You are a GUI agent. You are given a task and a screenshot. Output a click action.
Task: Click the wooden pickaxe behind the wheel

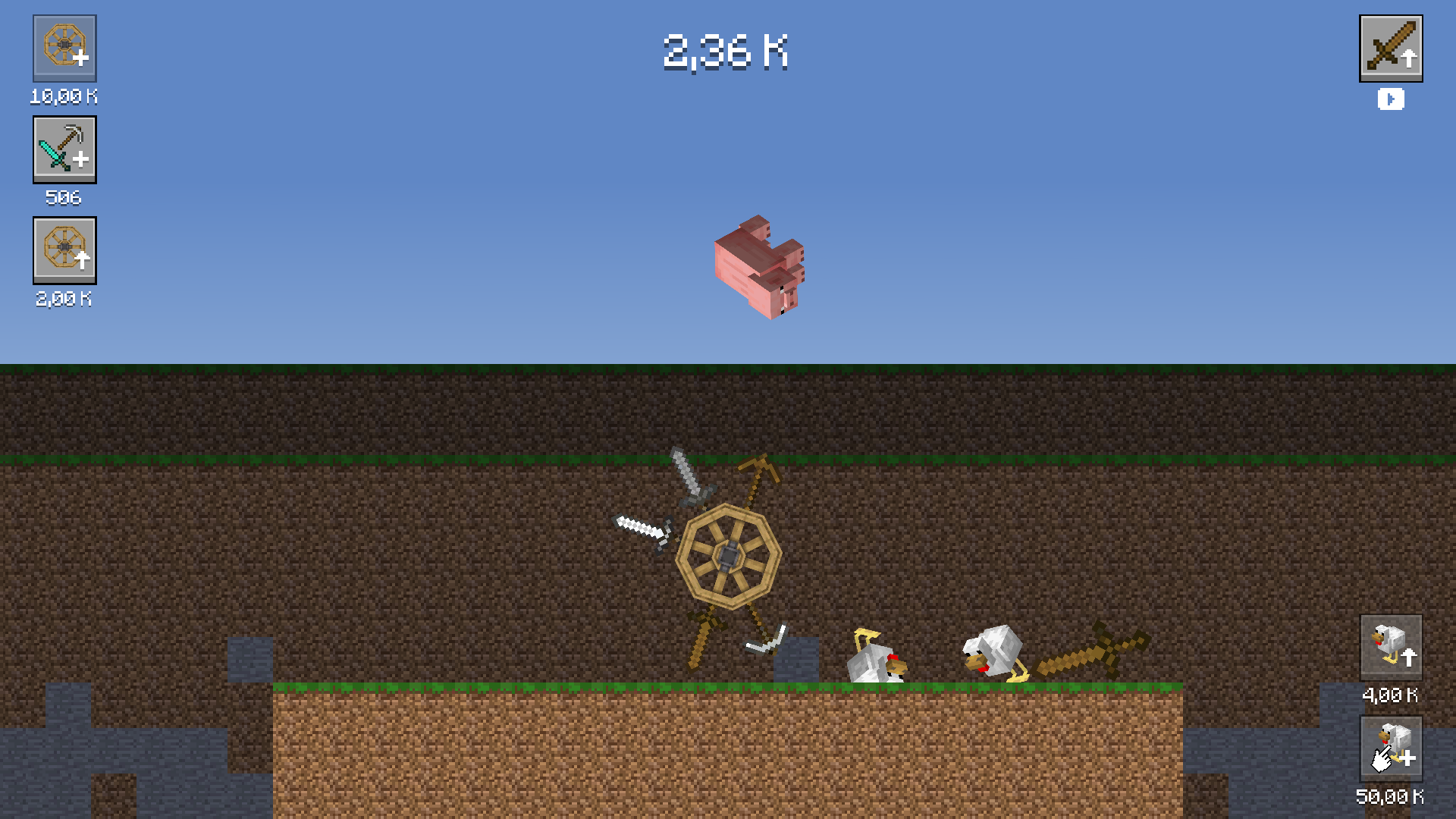click(758, 470)
